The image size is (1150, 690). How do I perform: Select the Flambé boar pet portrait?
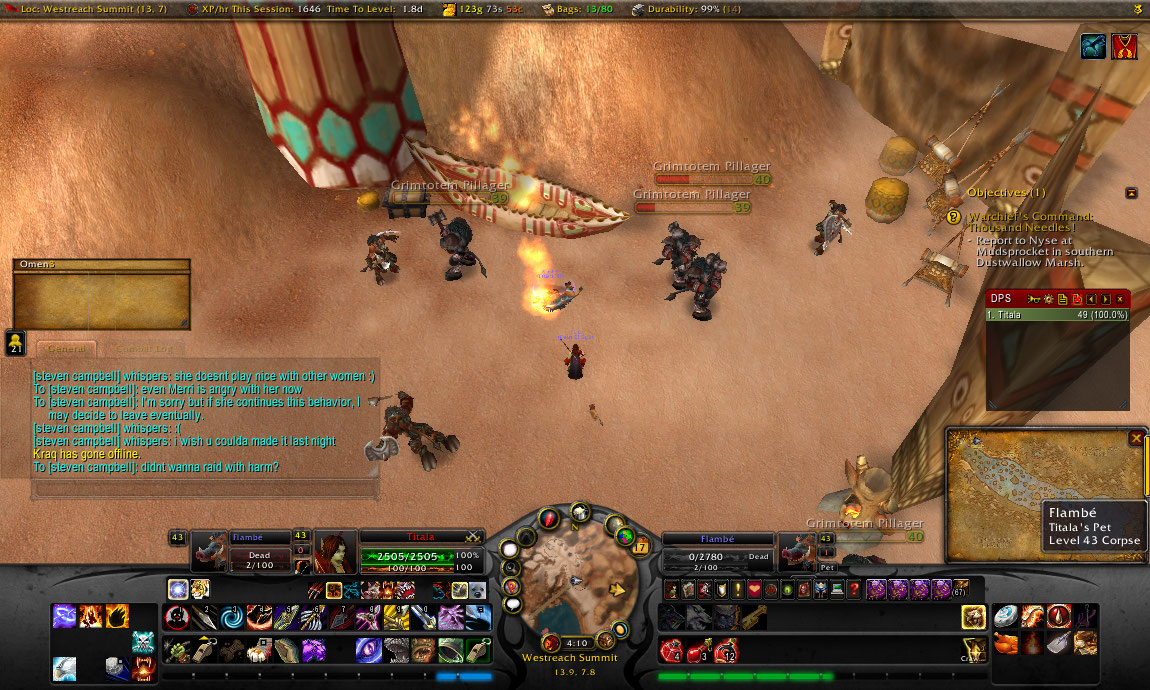point(209,553)
